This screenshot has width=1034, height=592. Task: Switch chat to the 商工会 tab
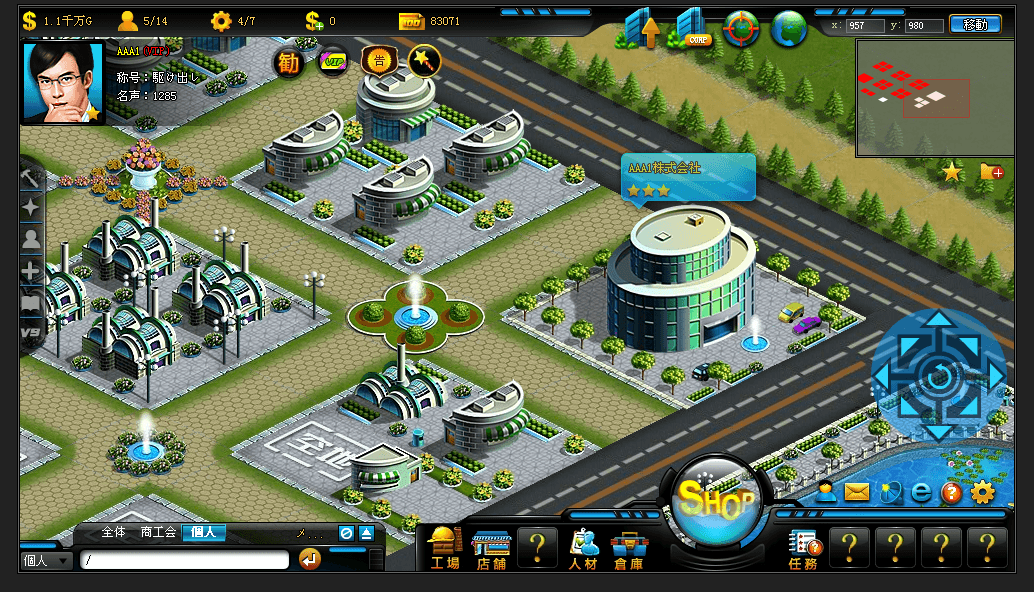(x=160, y=532)
